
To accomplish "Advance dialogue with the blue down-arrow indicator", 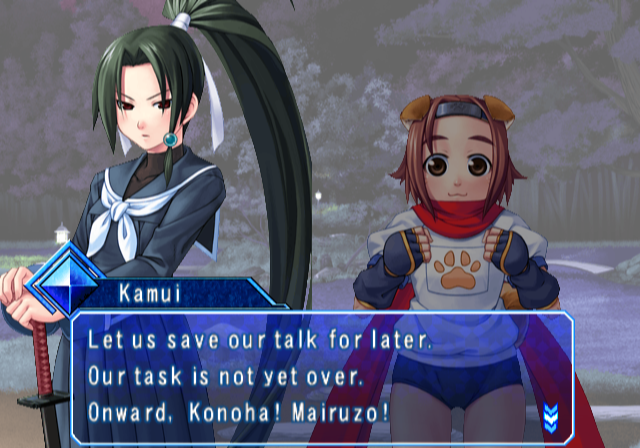I will tap(550, 414).
